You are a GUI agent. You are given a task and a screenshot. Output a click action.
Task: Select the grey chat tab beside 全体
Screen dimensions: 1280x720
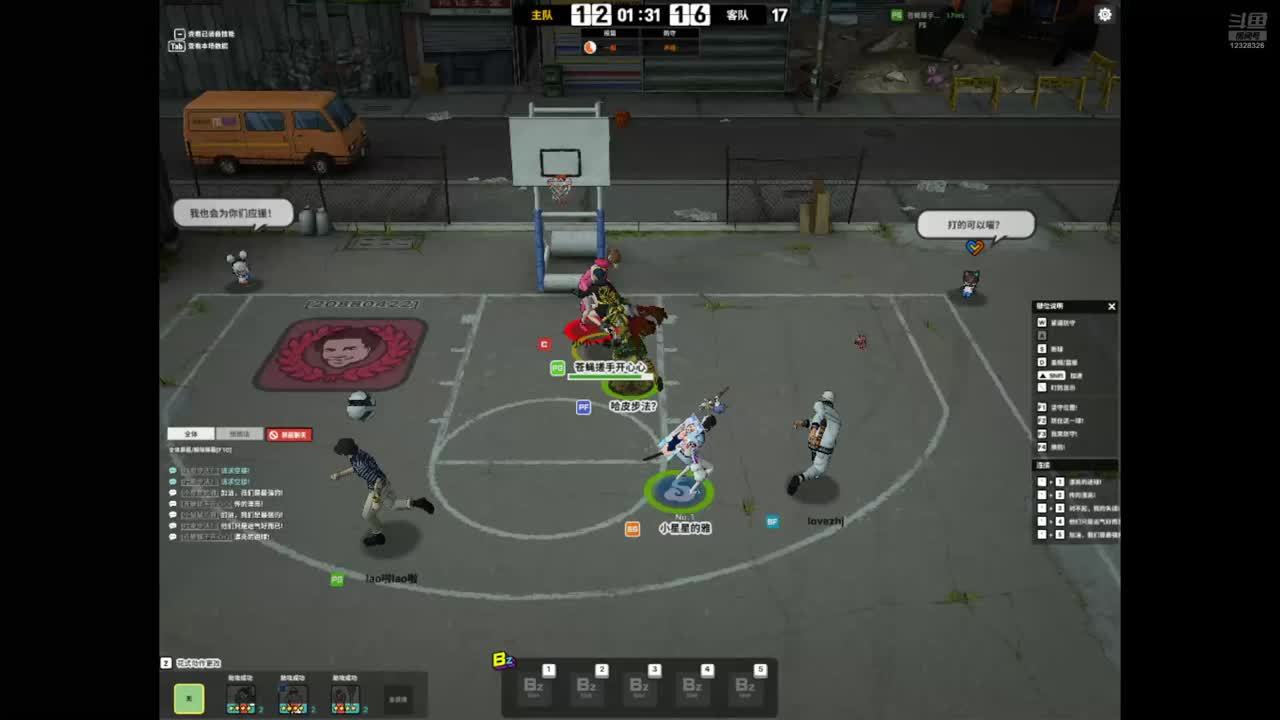[x=239, y=434]
